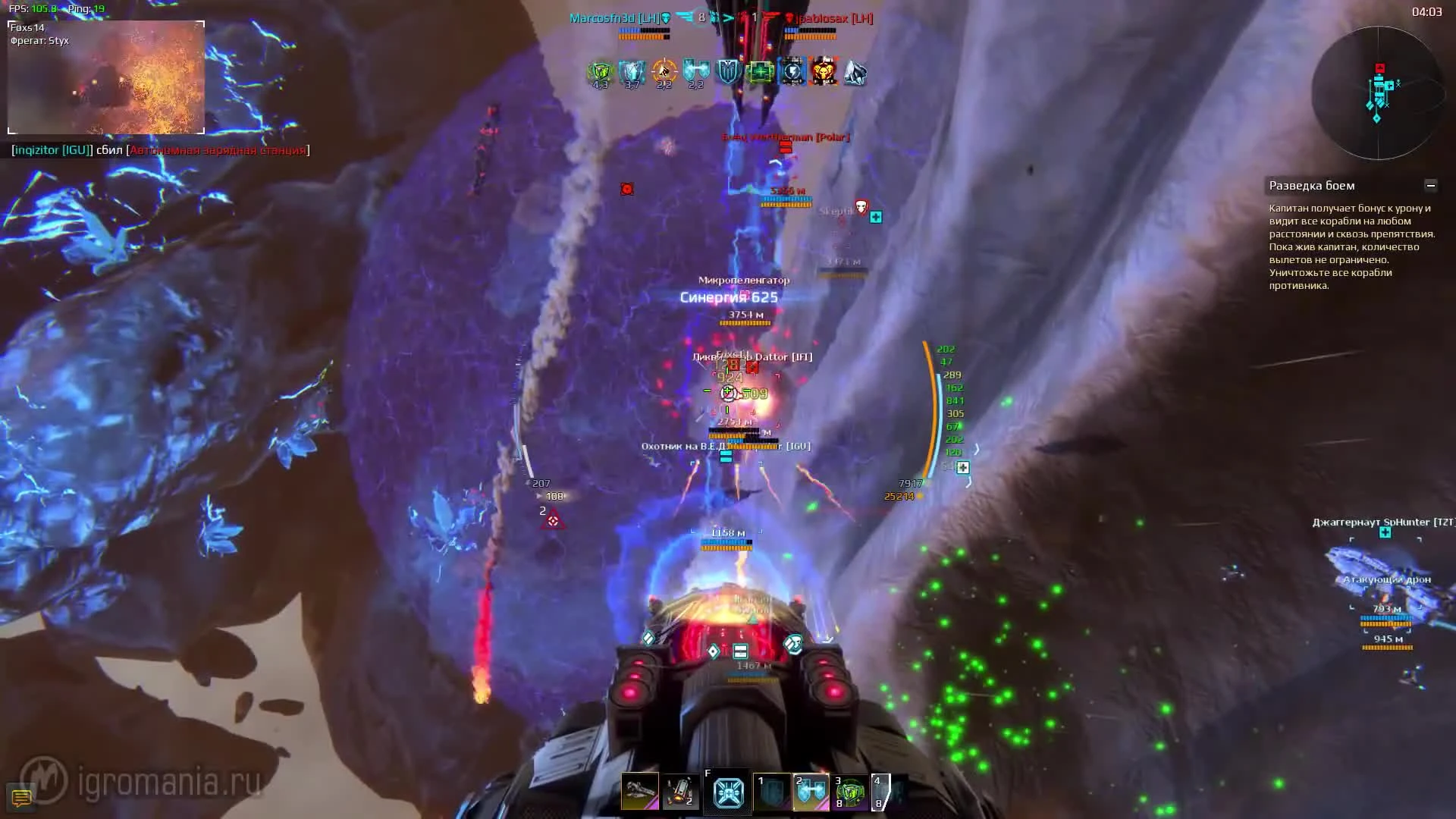The height and width of the screenshot is (819, 1456).
Task: Click the green cube buff showing 4,3
Action: click(x=599, y=72)
